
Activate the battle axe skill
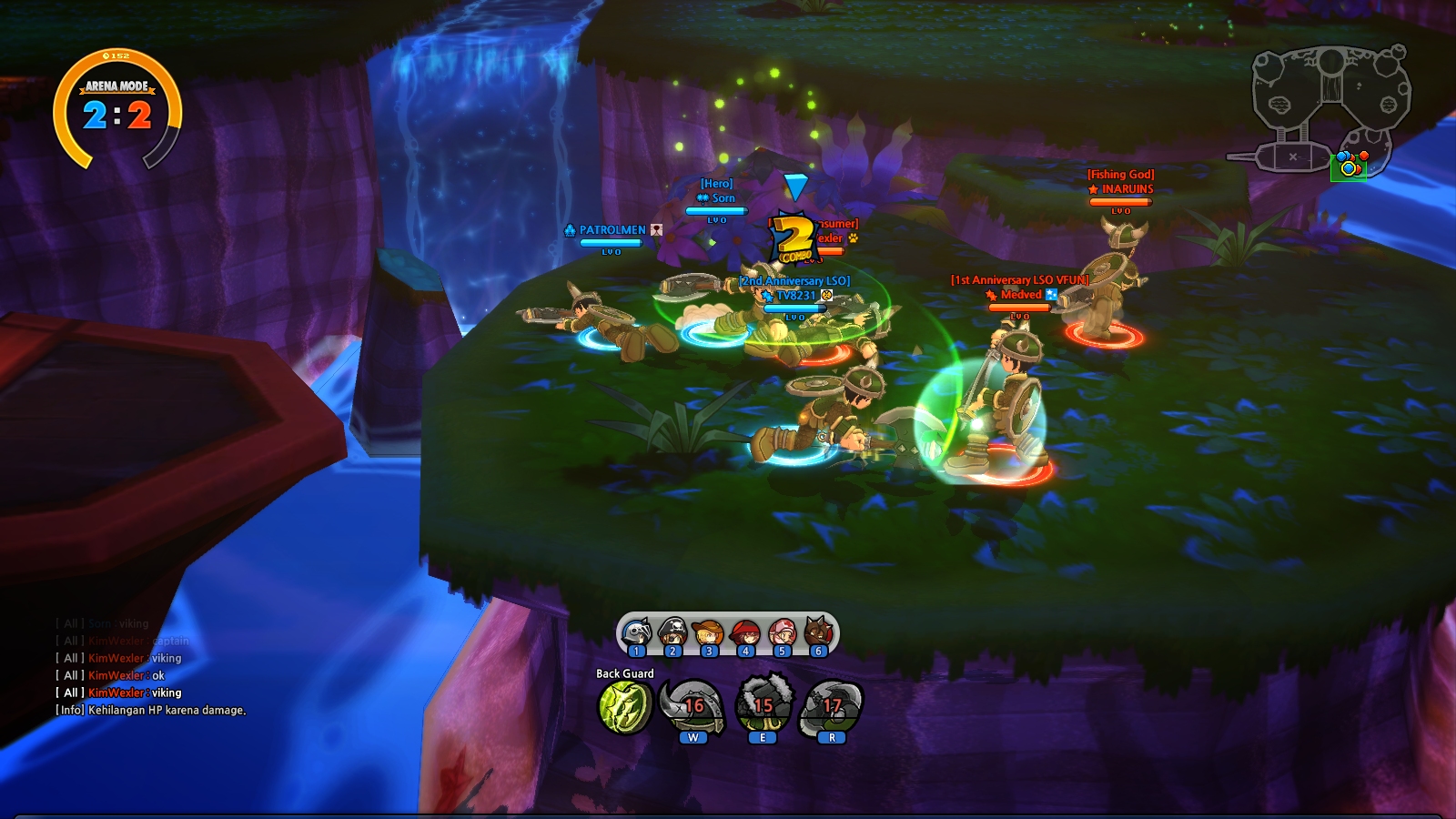tap(831, 706)
